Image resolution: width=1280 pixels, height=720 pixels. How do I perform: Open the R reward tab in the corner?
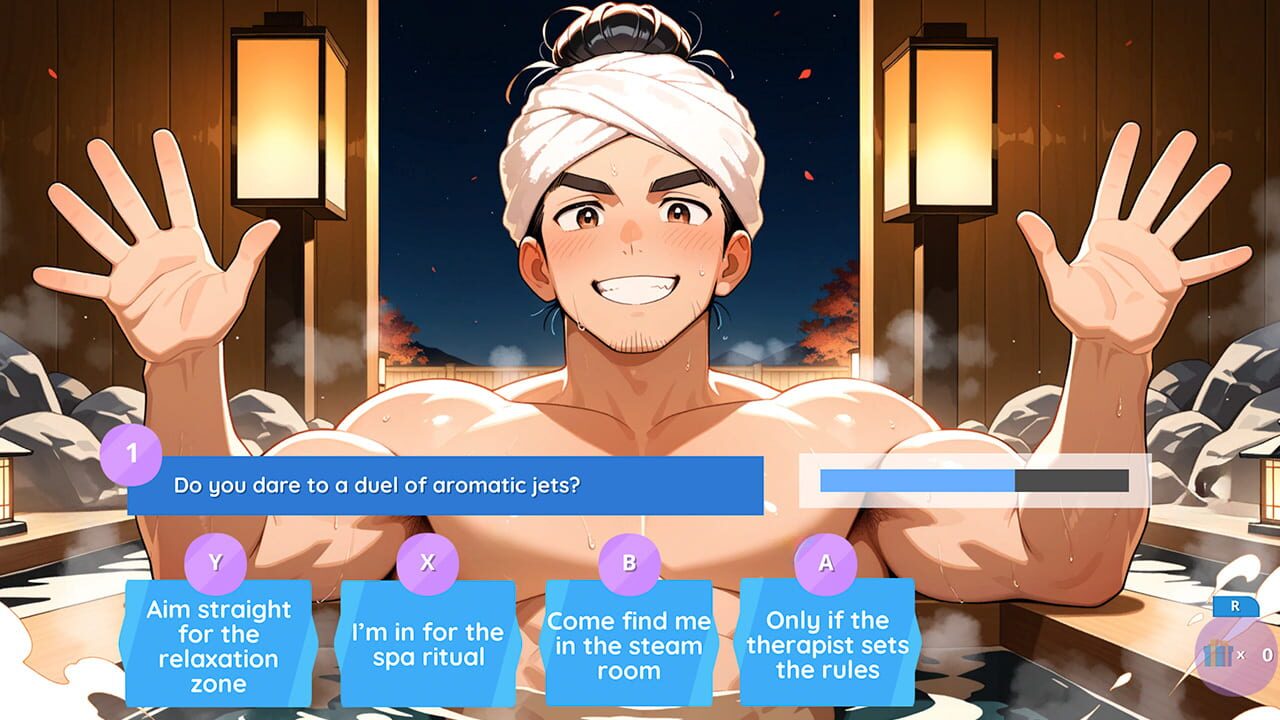pos(1236,605)
